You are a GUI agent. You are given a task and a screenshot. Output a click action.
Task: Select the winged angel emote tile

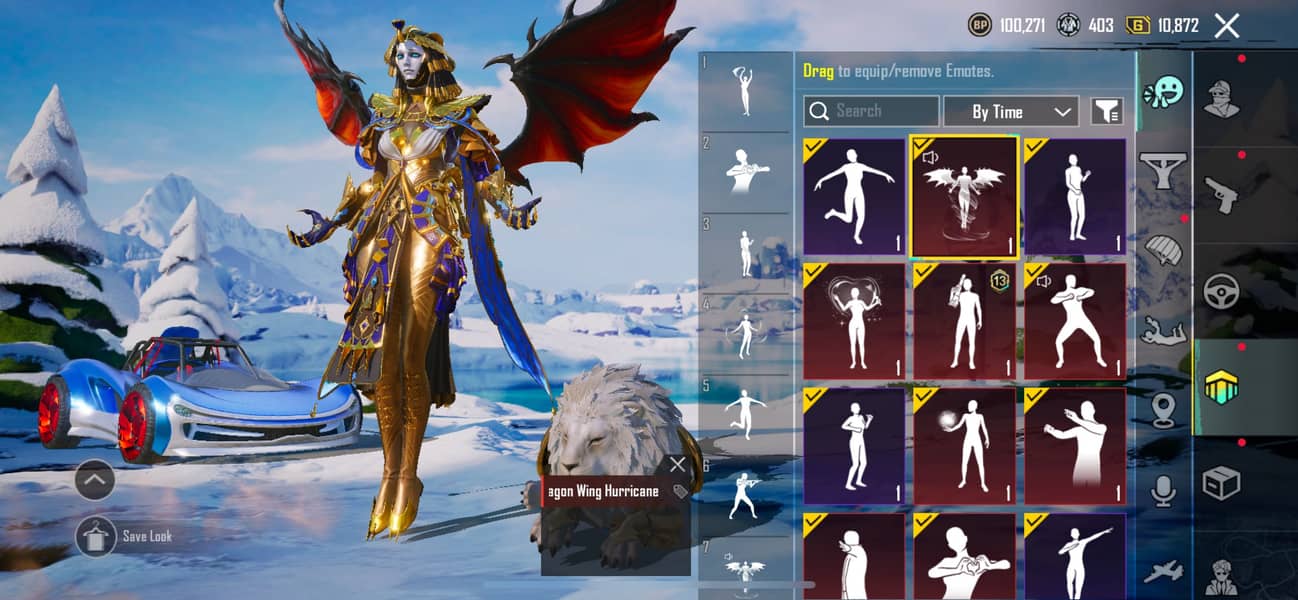point(964,198)
